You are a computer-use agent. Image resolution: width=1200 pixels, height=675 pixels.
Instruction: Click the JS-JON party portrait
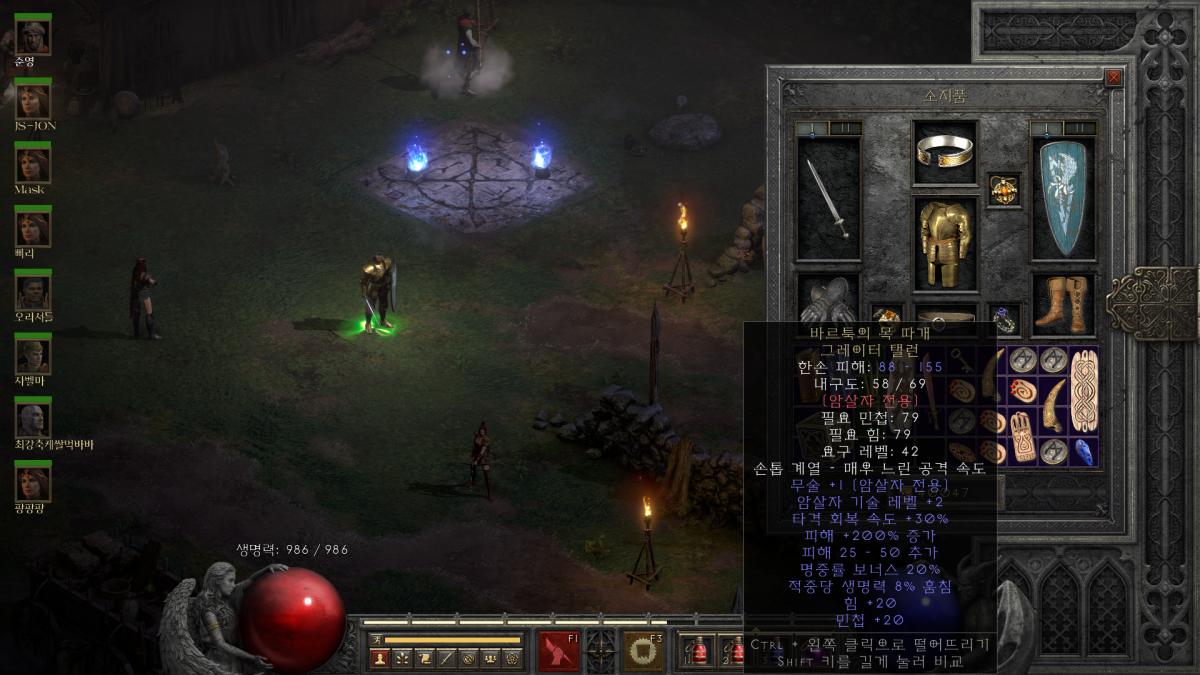(33, 100)
